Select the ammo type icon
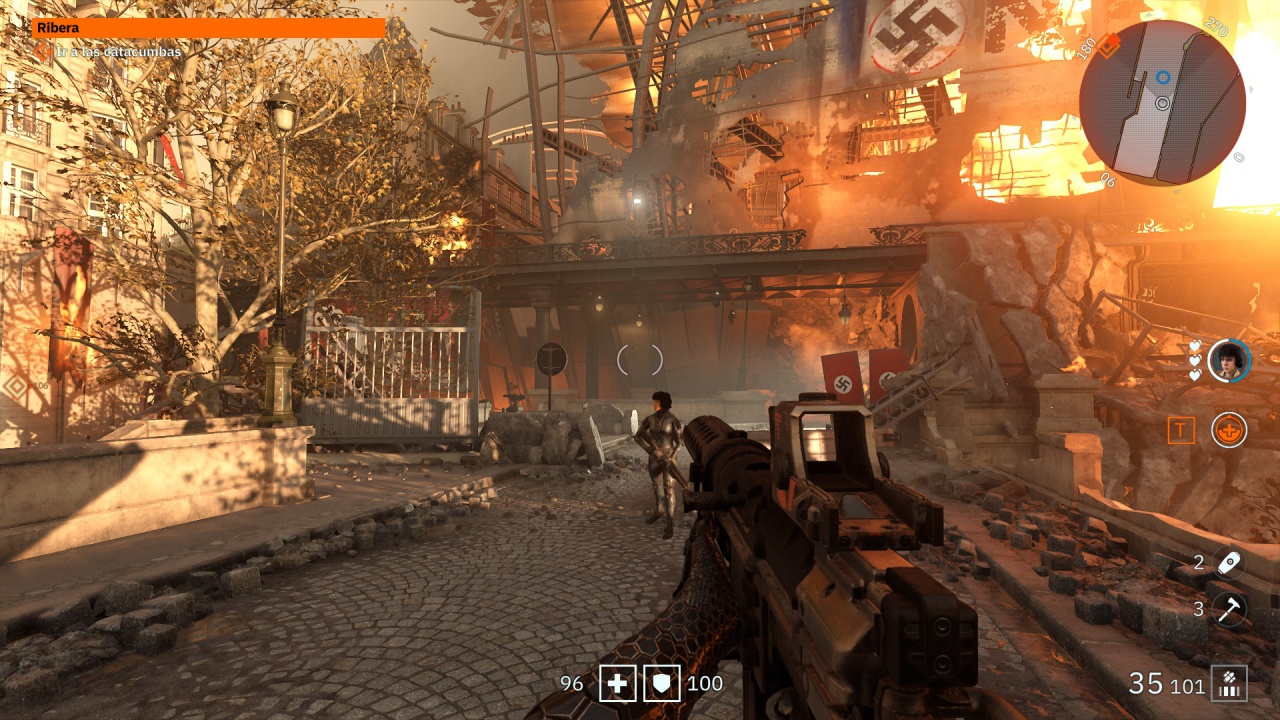 tap(1229, 684)
